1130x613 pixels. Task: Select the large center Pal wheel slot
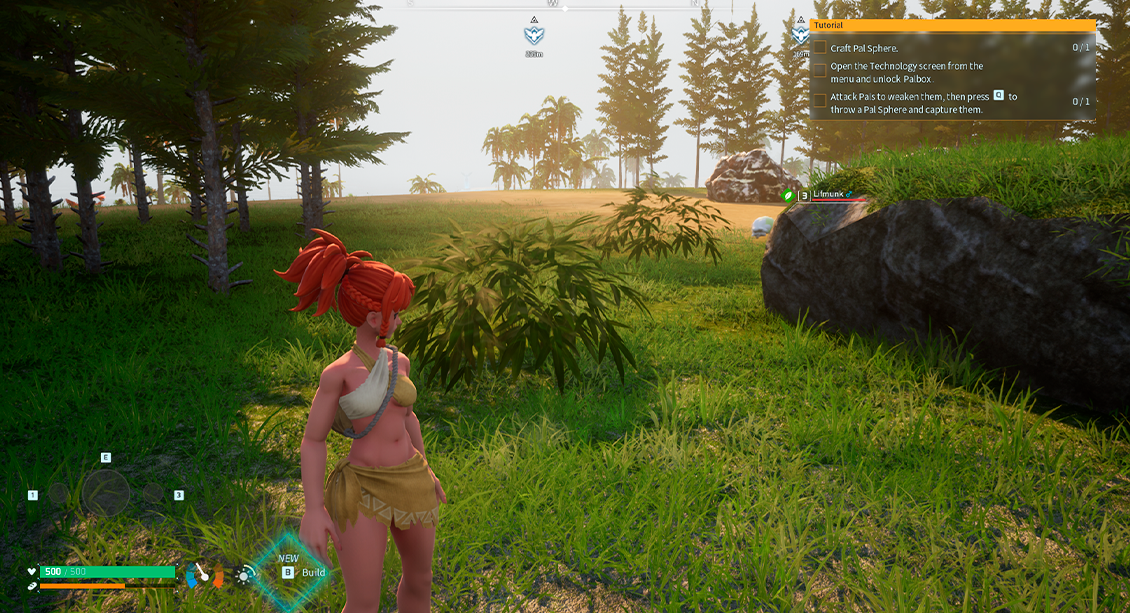[x=105, y=493]
